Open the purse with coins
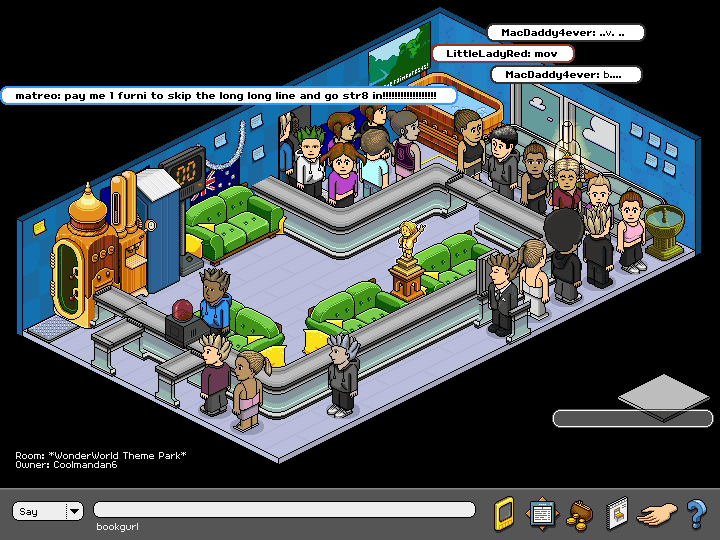Screen dimensions: 720x540 pyautogui.click(x=578, y=513)
